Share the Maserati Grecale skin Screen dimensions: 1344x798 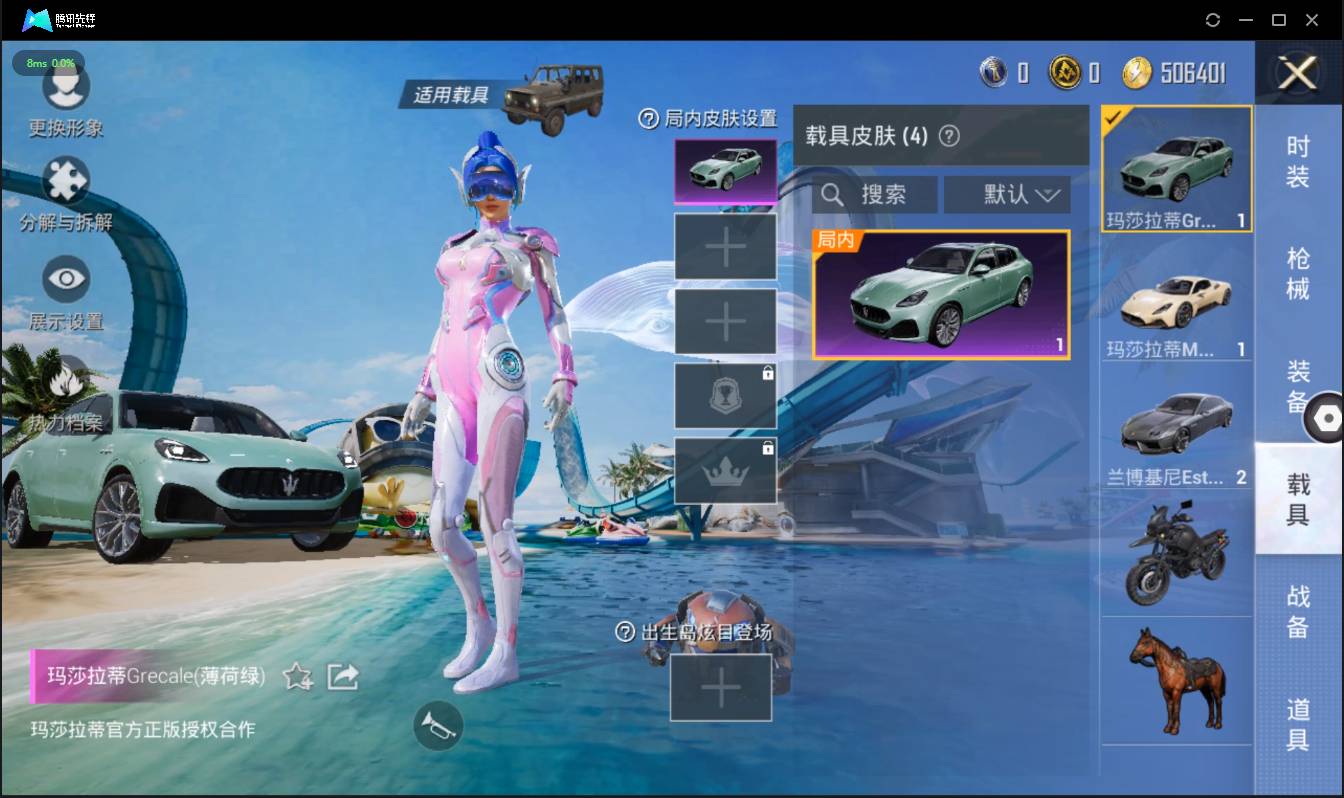(343, 677)
